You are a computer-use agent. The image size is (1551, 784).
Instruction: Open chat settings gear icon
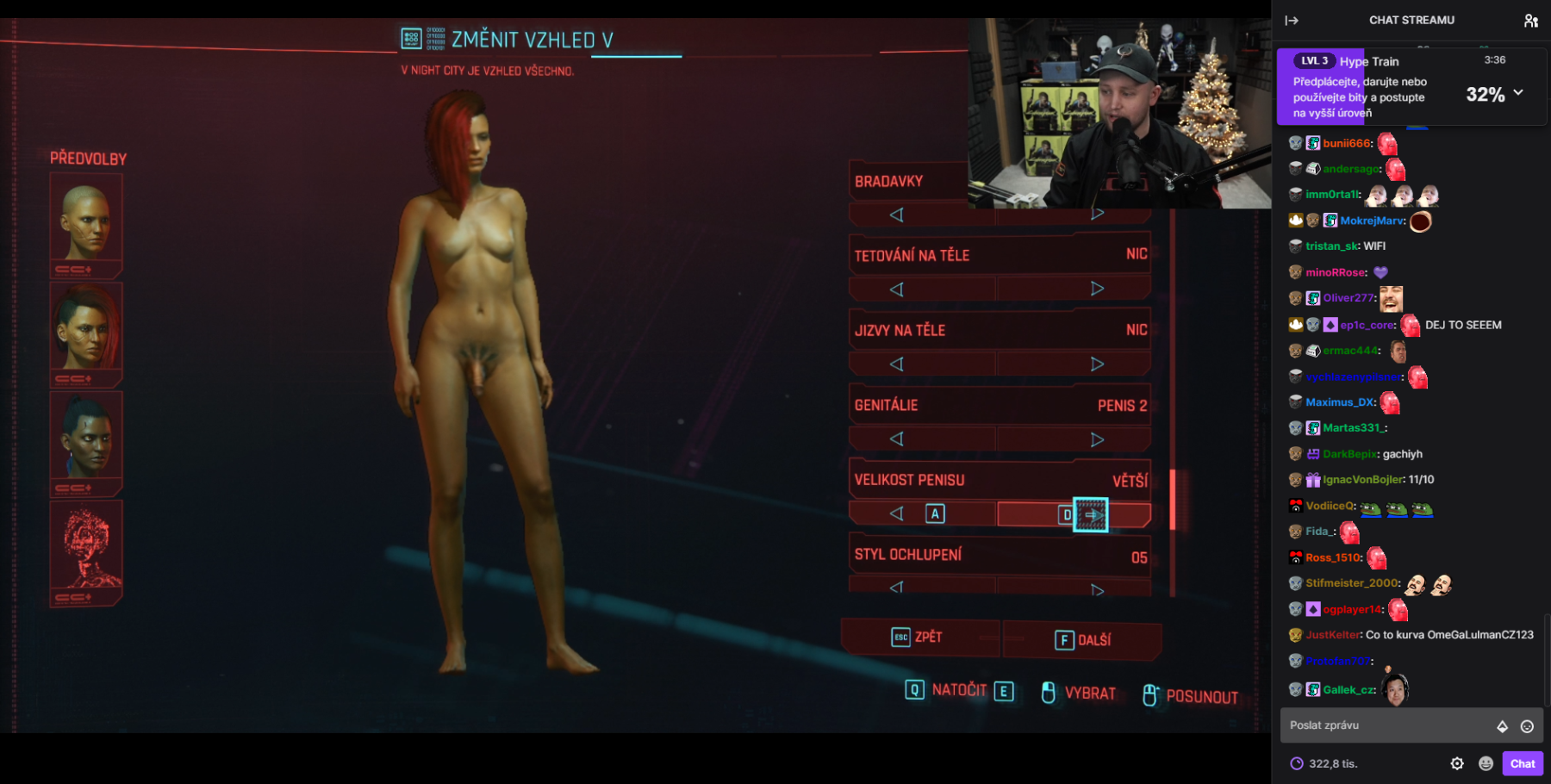[1457, 763]
